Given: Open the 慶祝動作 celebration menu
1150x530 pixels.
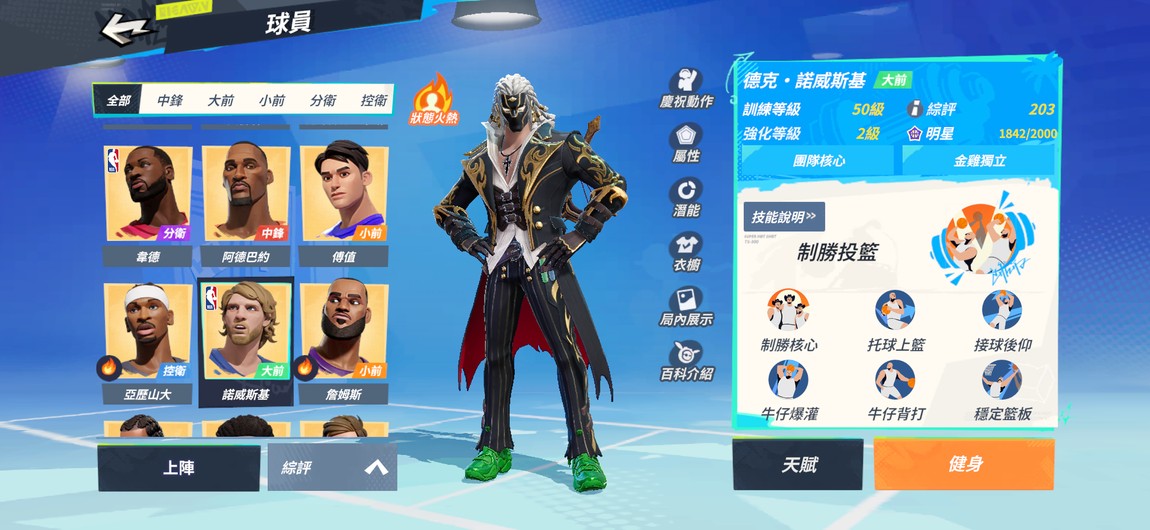Looking at the screenshot, I should tap(686, 89).
